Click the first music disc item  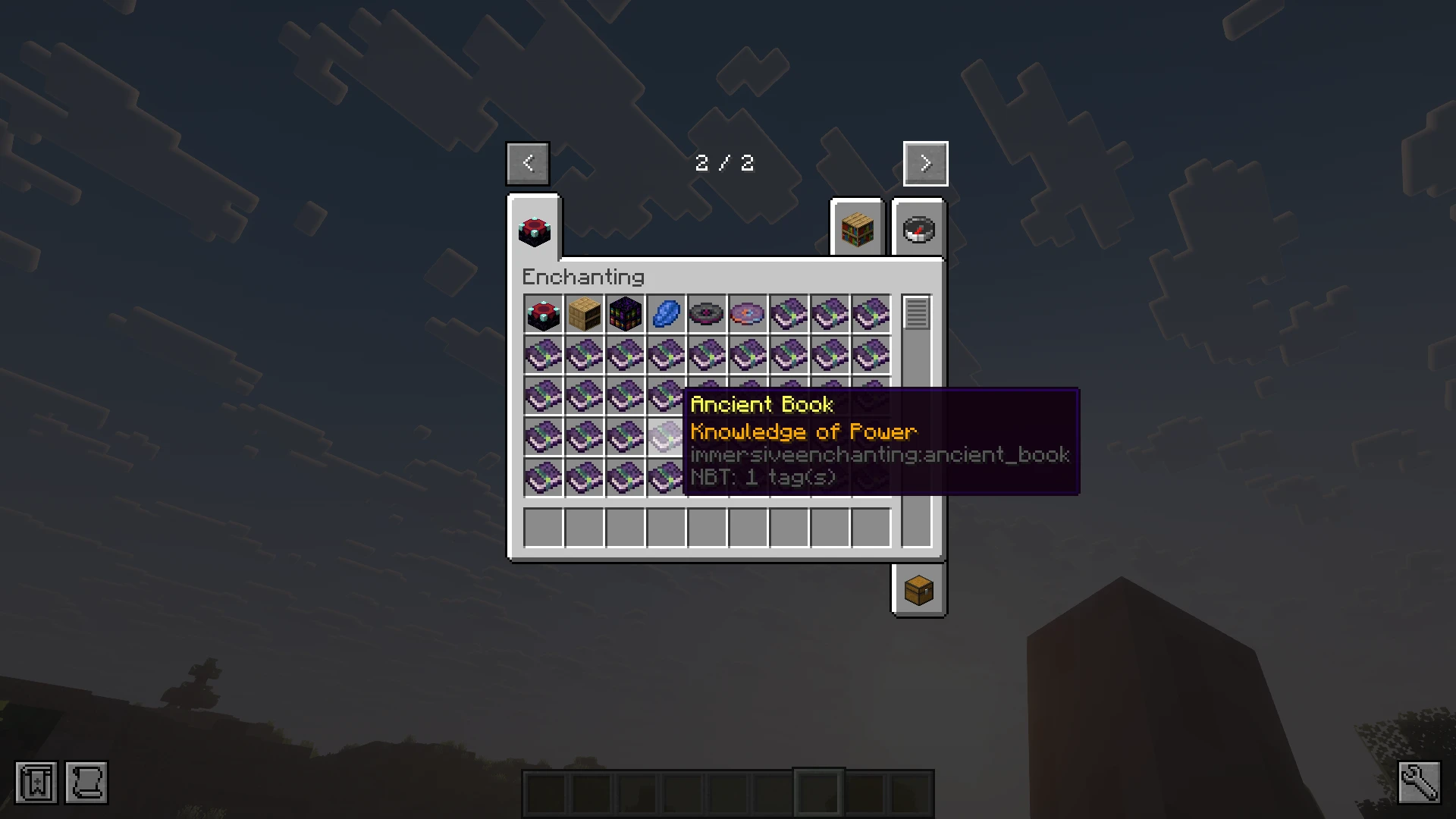[706, 313]
